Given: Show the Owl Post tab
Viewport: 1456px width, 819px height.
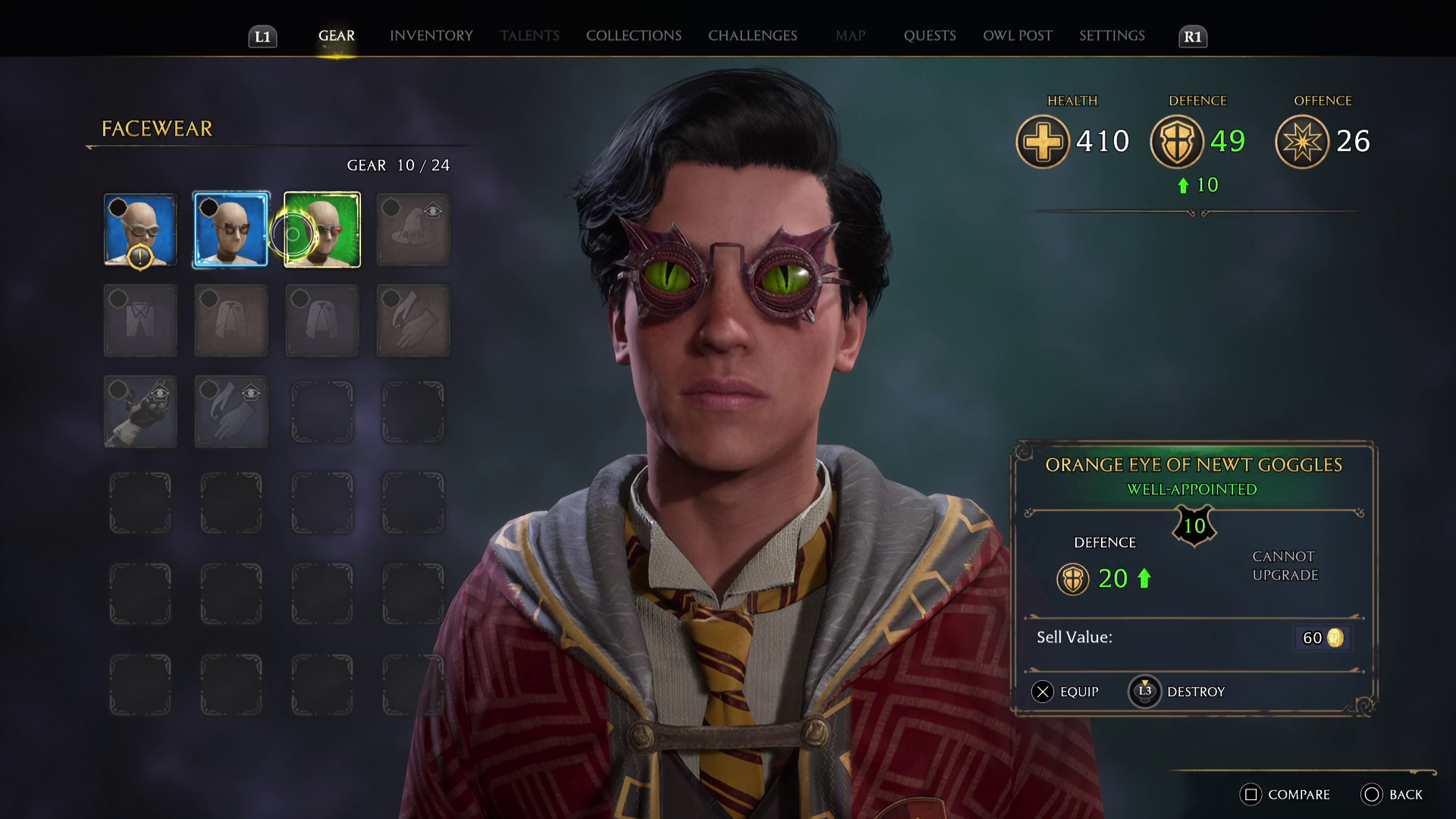Looking at the screenshot, I should pos(1018,36).
